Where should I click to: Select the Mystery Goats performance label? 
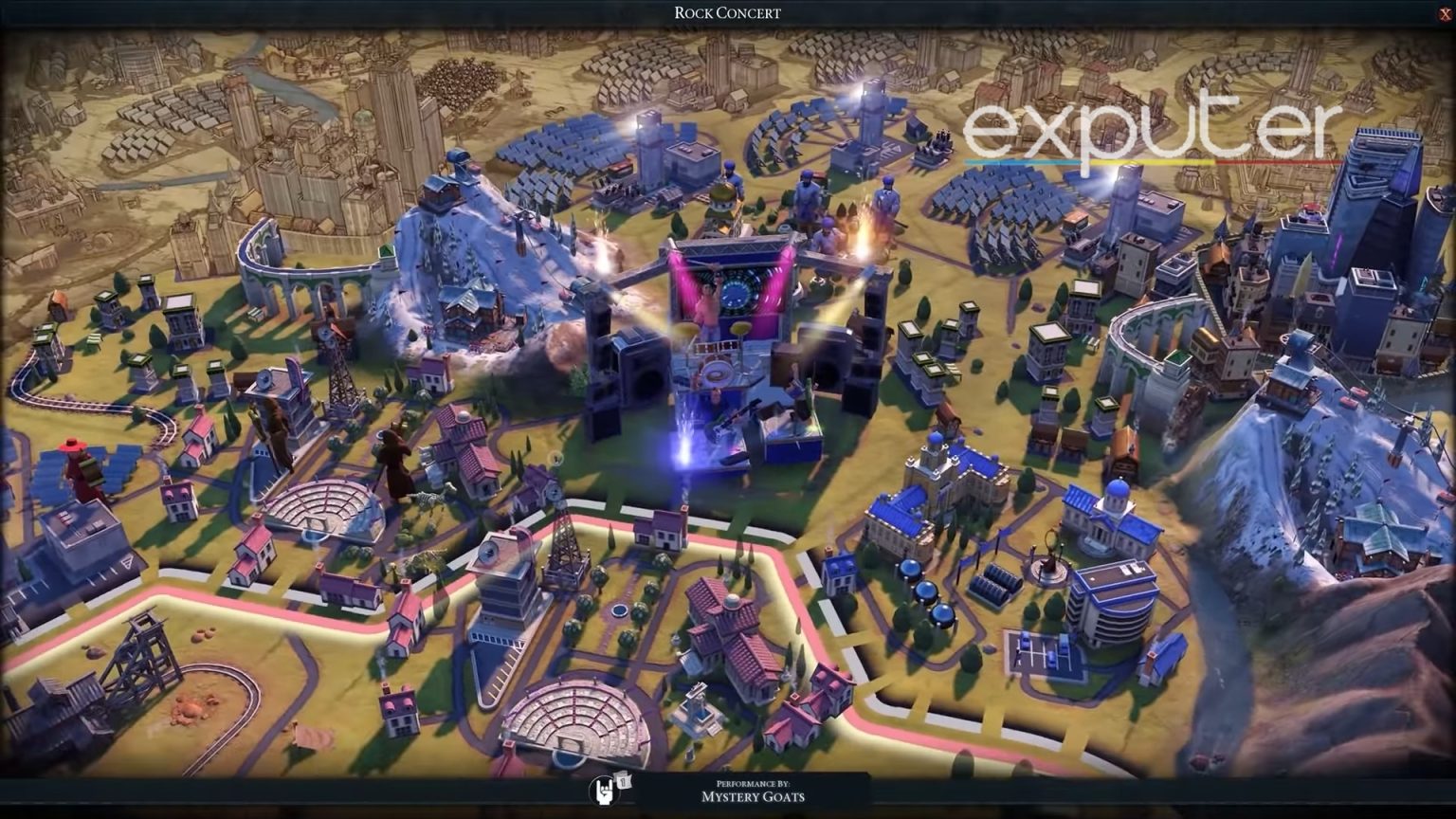754,798
